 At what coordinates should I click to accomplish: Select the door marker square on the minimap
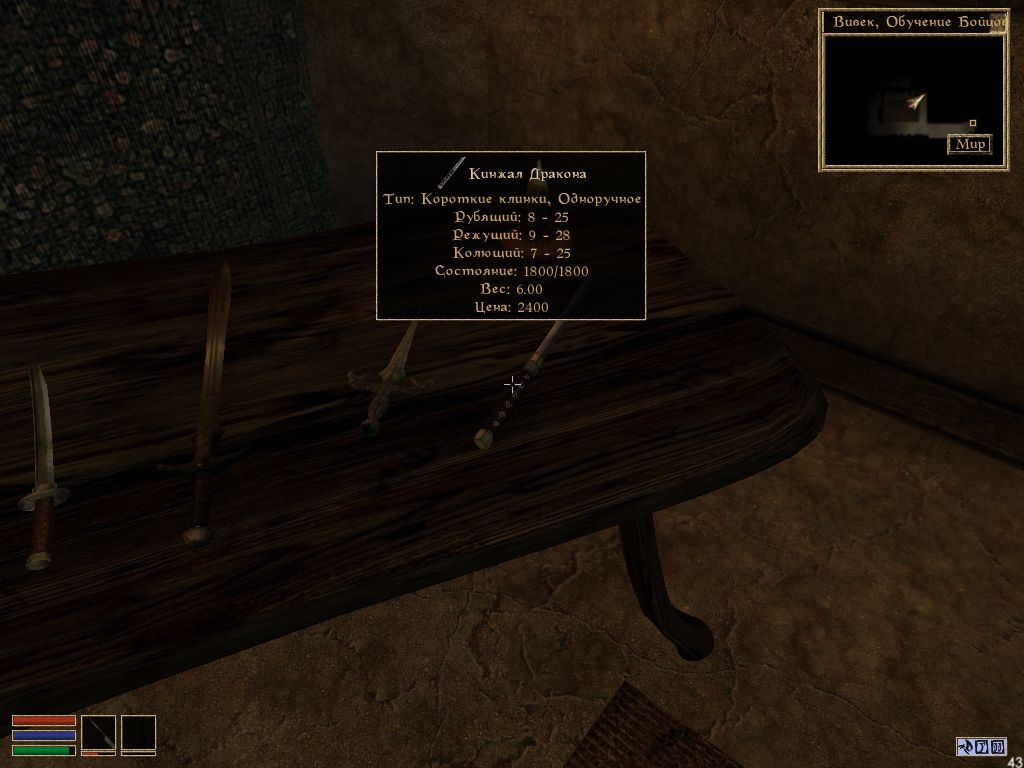(x=972, y=123)
